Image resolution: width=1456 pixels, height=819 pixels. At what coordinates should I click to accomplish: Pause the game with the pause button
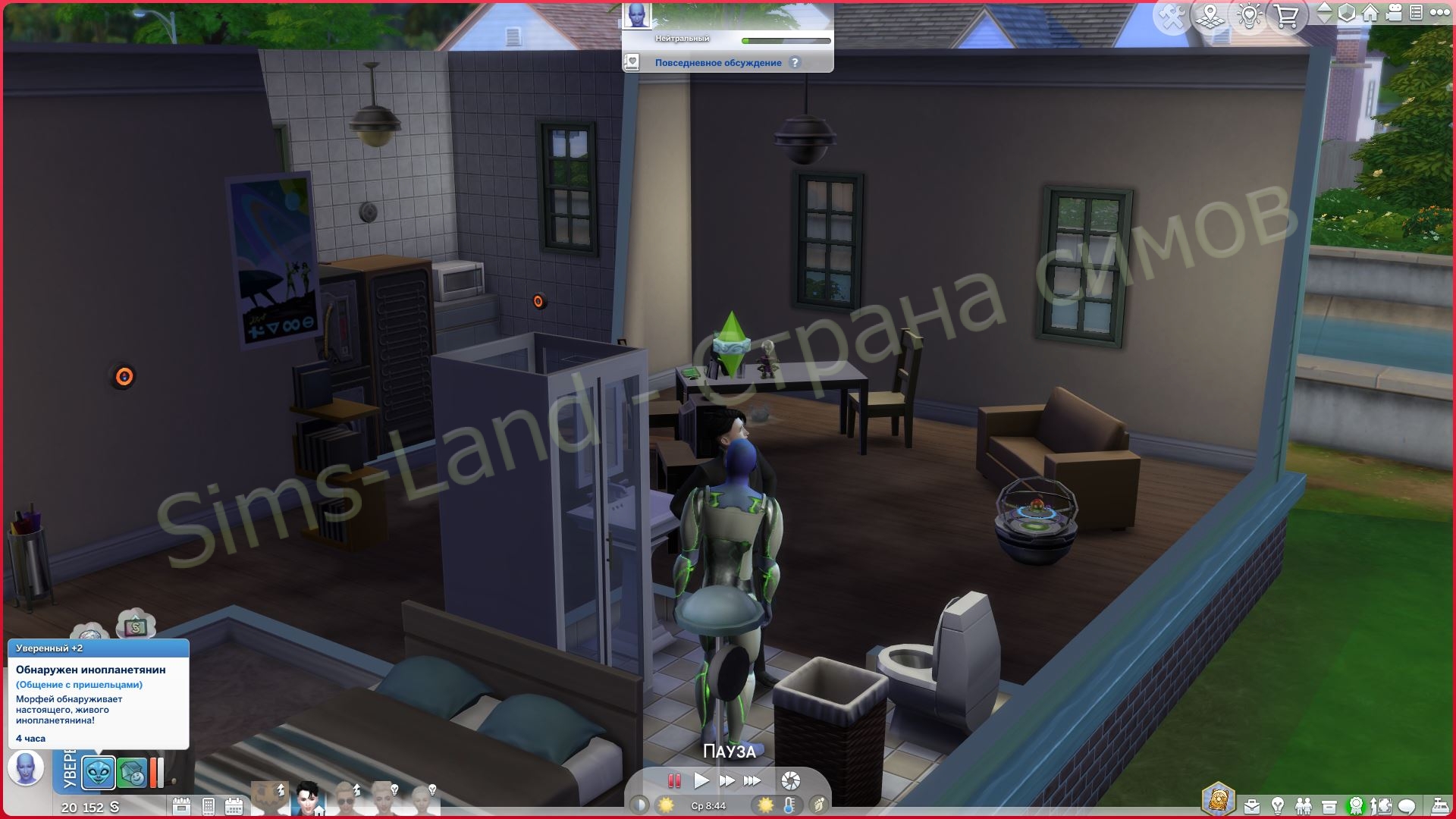point(674,781)
